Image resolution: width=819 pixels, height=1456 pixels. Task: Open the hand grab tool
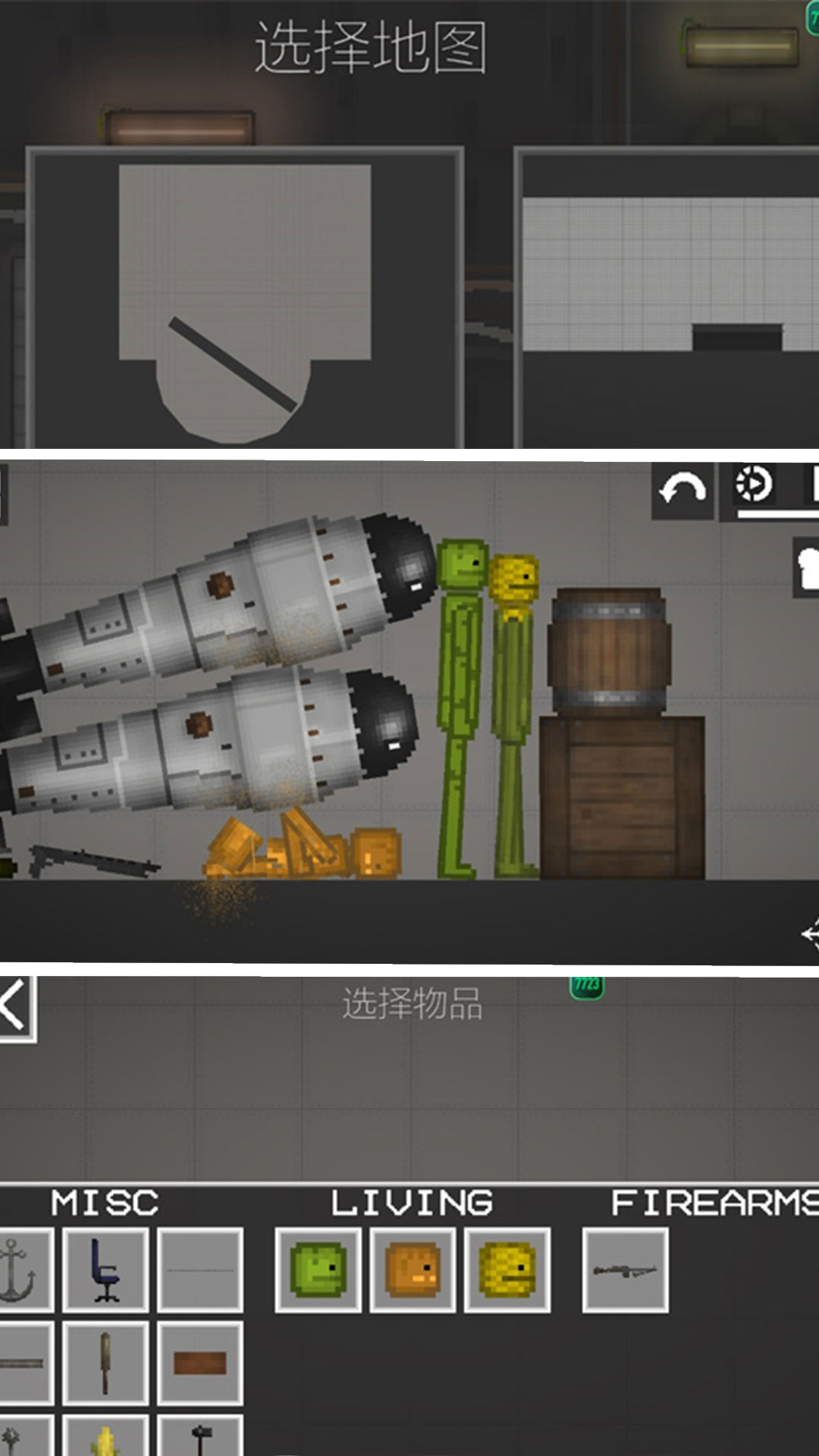[807, 567]
